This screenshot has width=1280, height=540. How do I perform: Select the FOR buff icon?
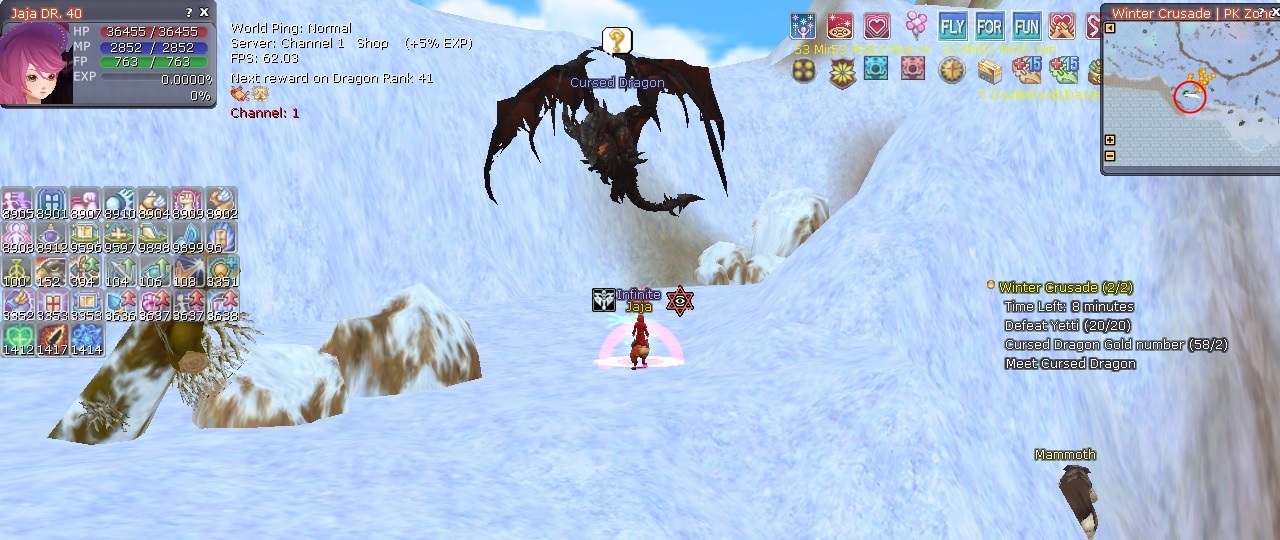989,26
